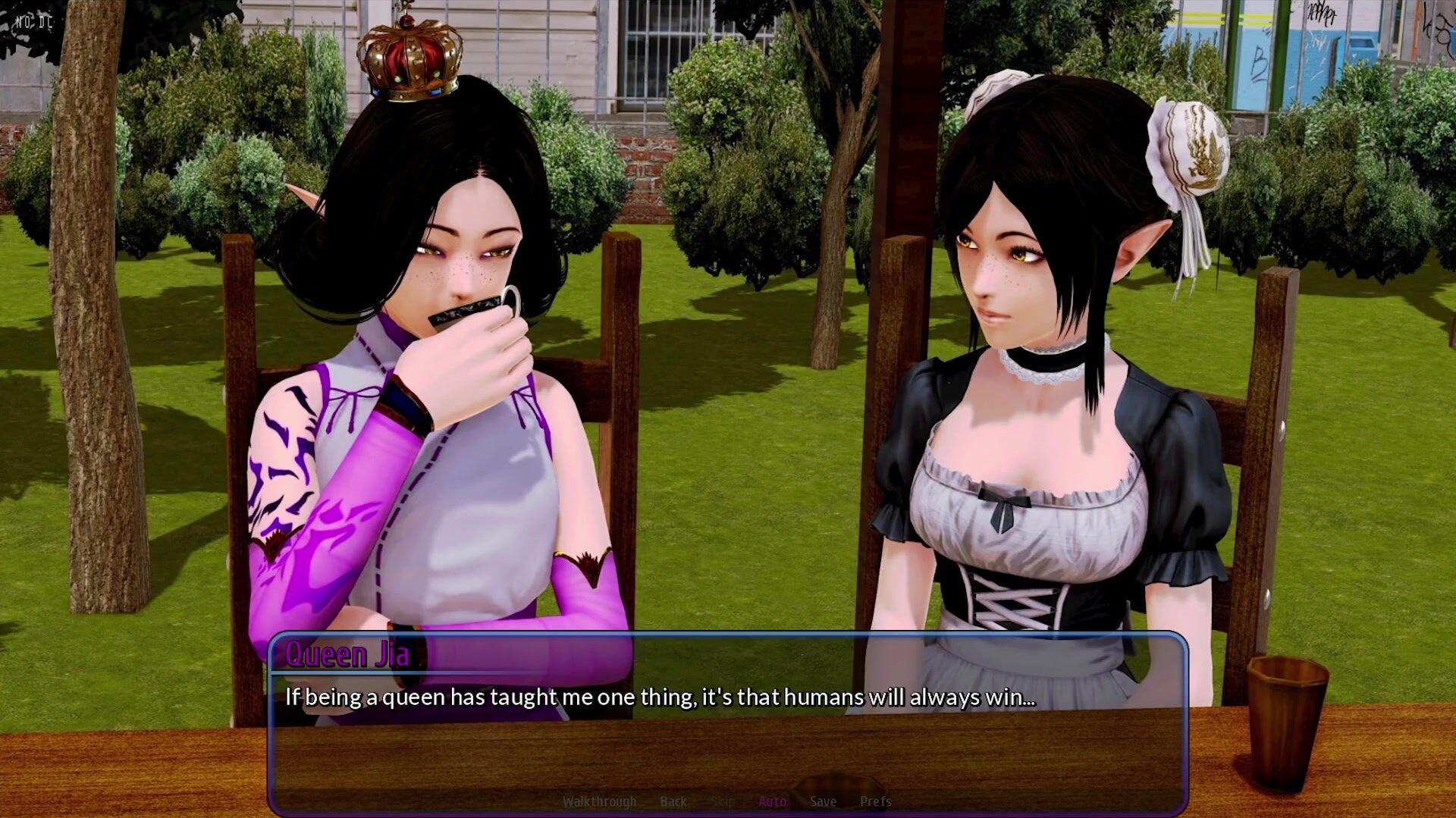Open the Walkthrough from the quick menu
1456x818 pixels.
(599, 801)
